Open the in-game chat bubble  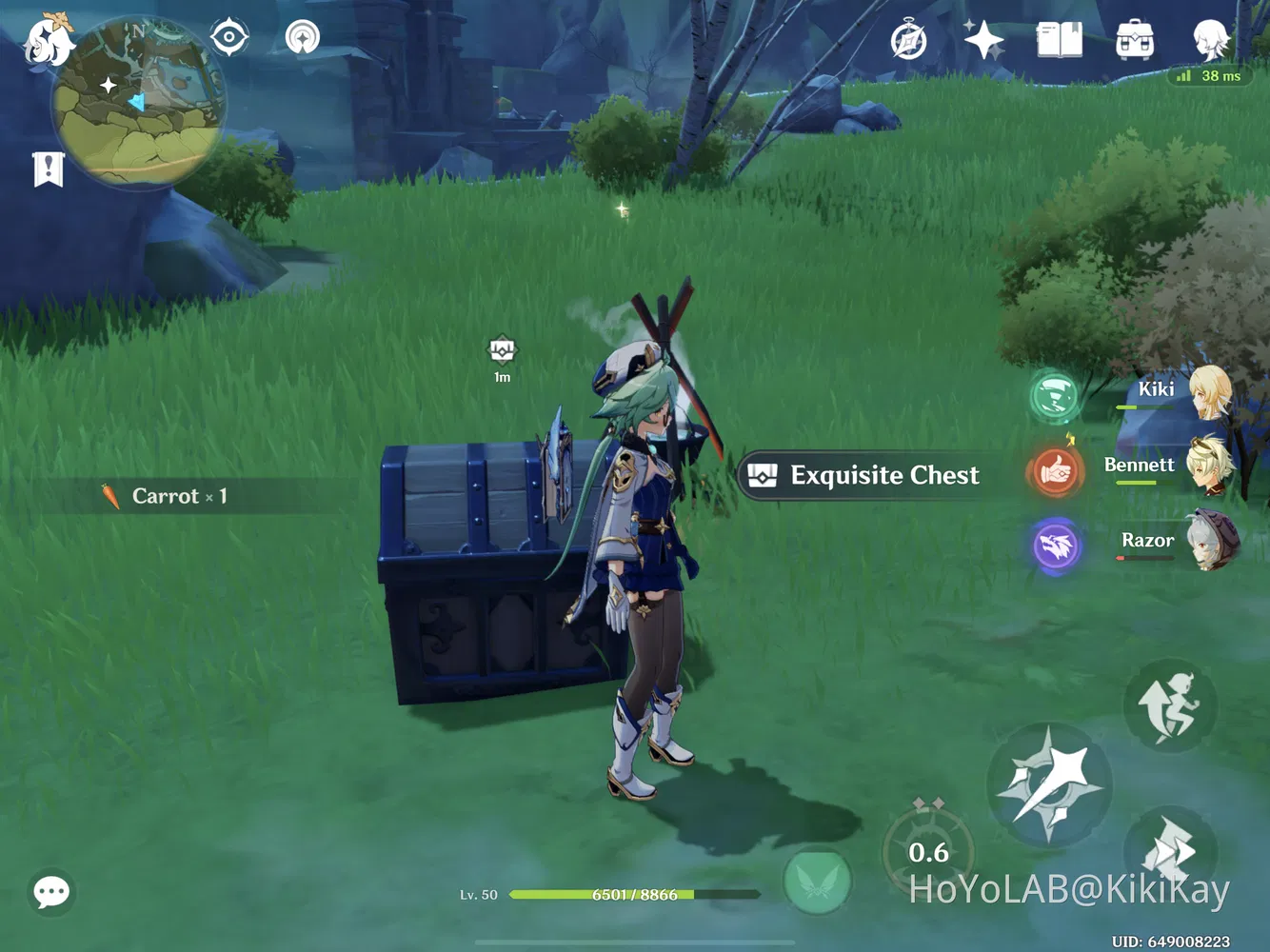pyautogui.click(x=51, y=891)
